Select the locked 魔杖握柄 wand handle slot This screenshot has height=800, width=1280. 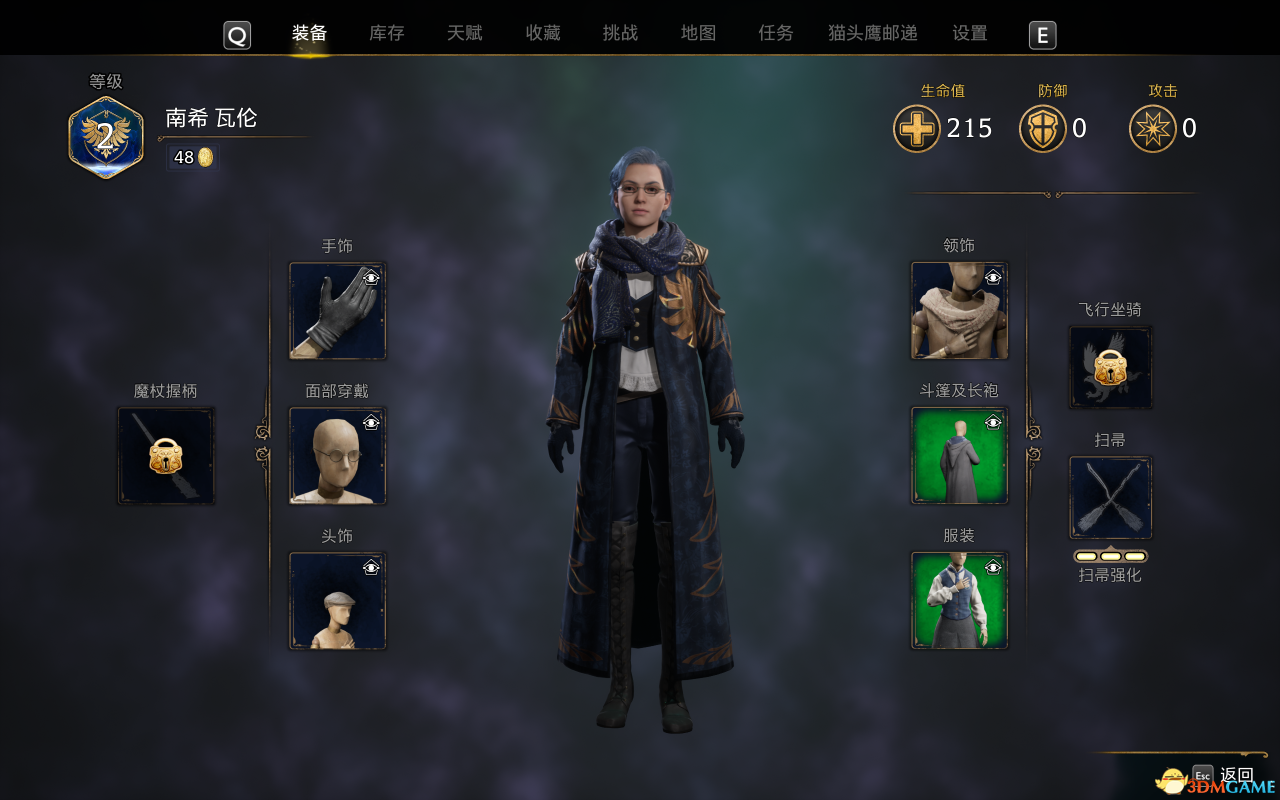click(165, 456)
